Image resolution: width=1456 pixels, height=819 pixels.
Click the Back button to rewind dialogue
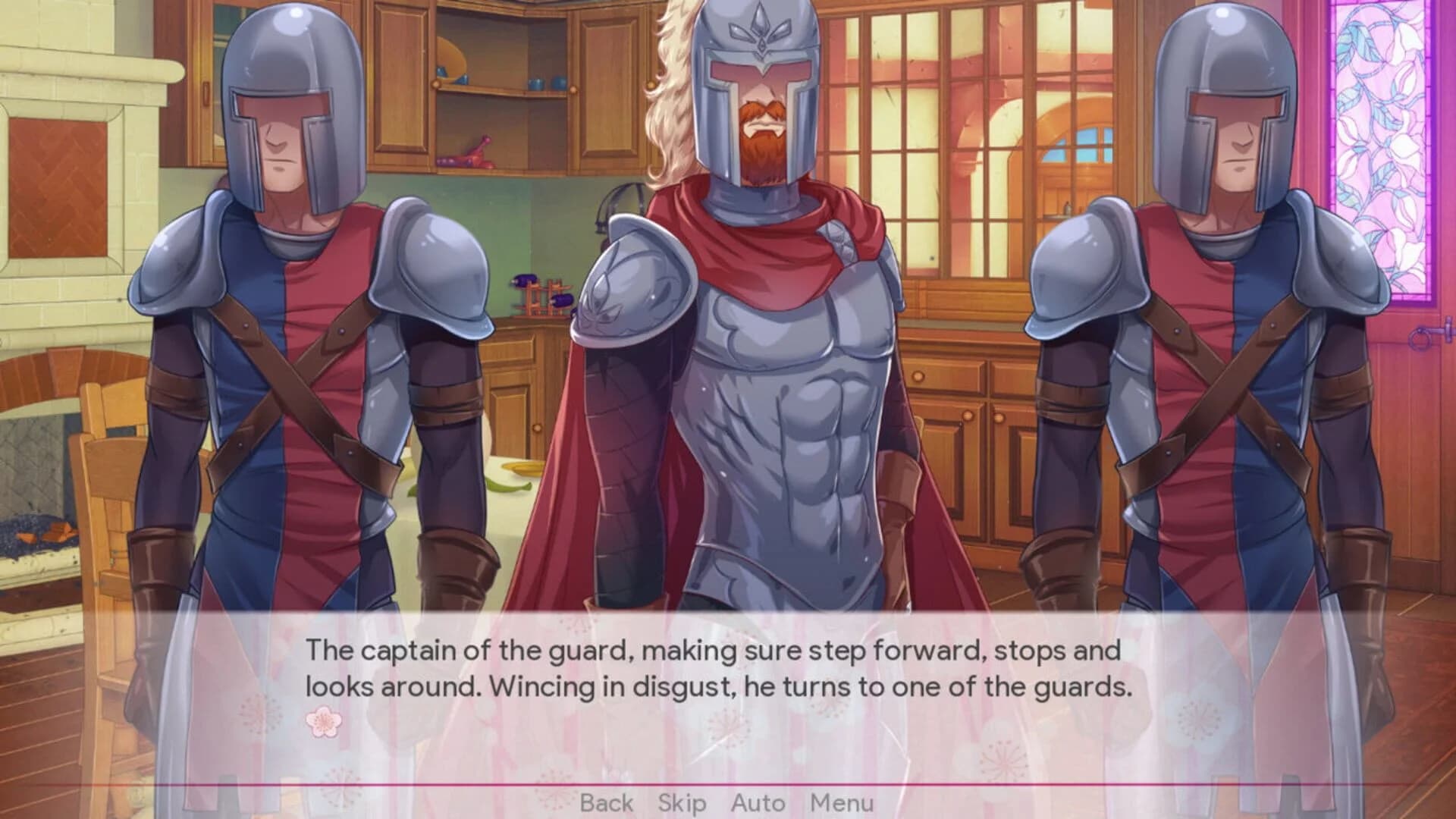tap(606, 802)
